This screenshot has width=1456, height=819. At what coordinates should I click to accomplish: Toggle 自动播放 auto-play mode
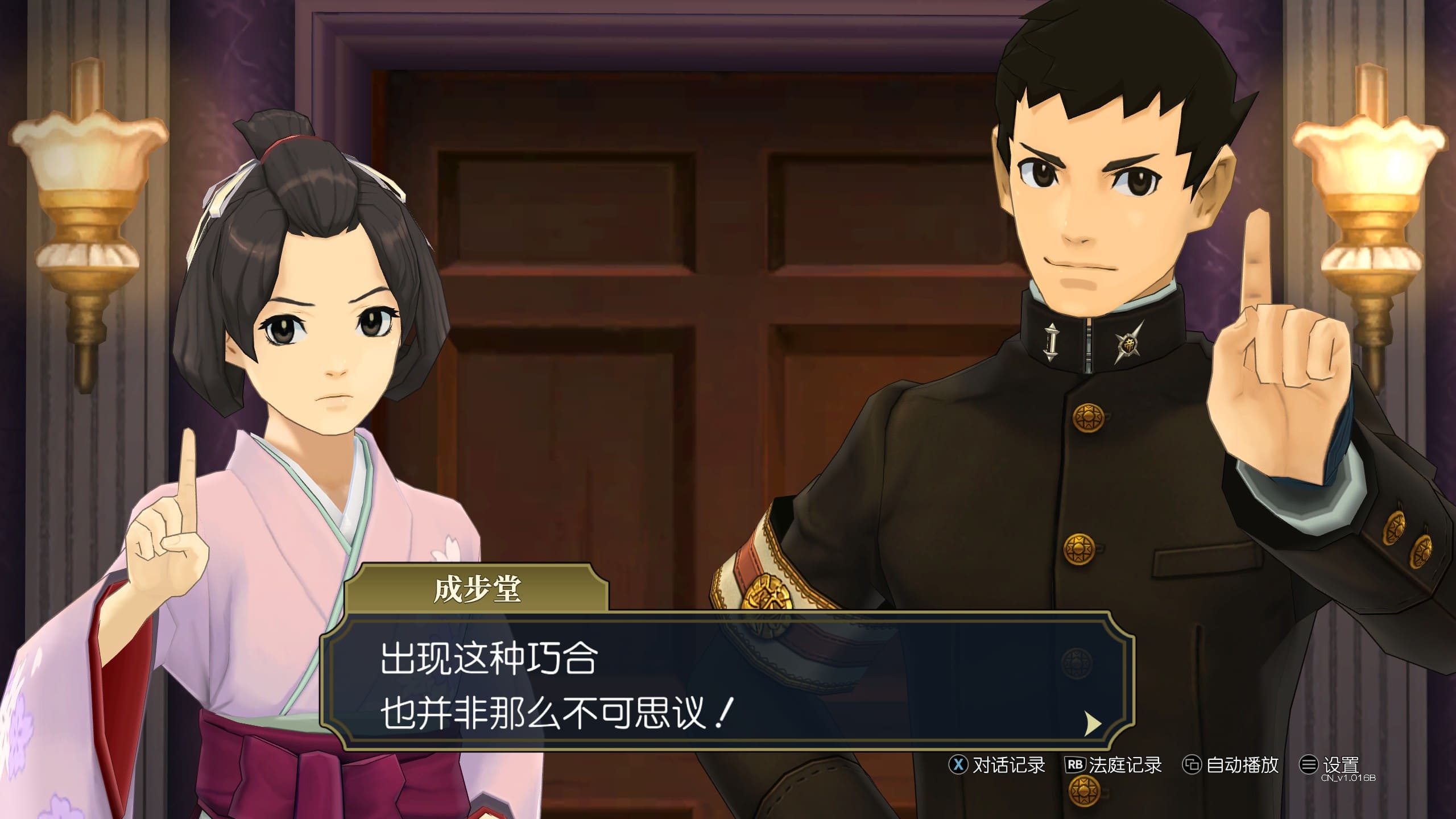tap(1231, 765)
